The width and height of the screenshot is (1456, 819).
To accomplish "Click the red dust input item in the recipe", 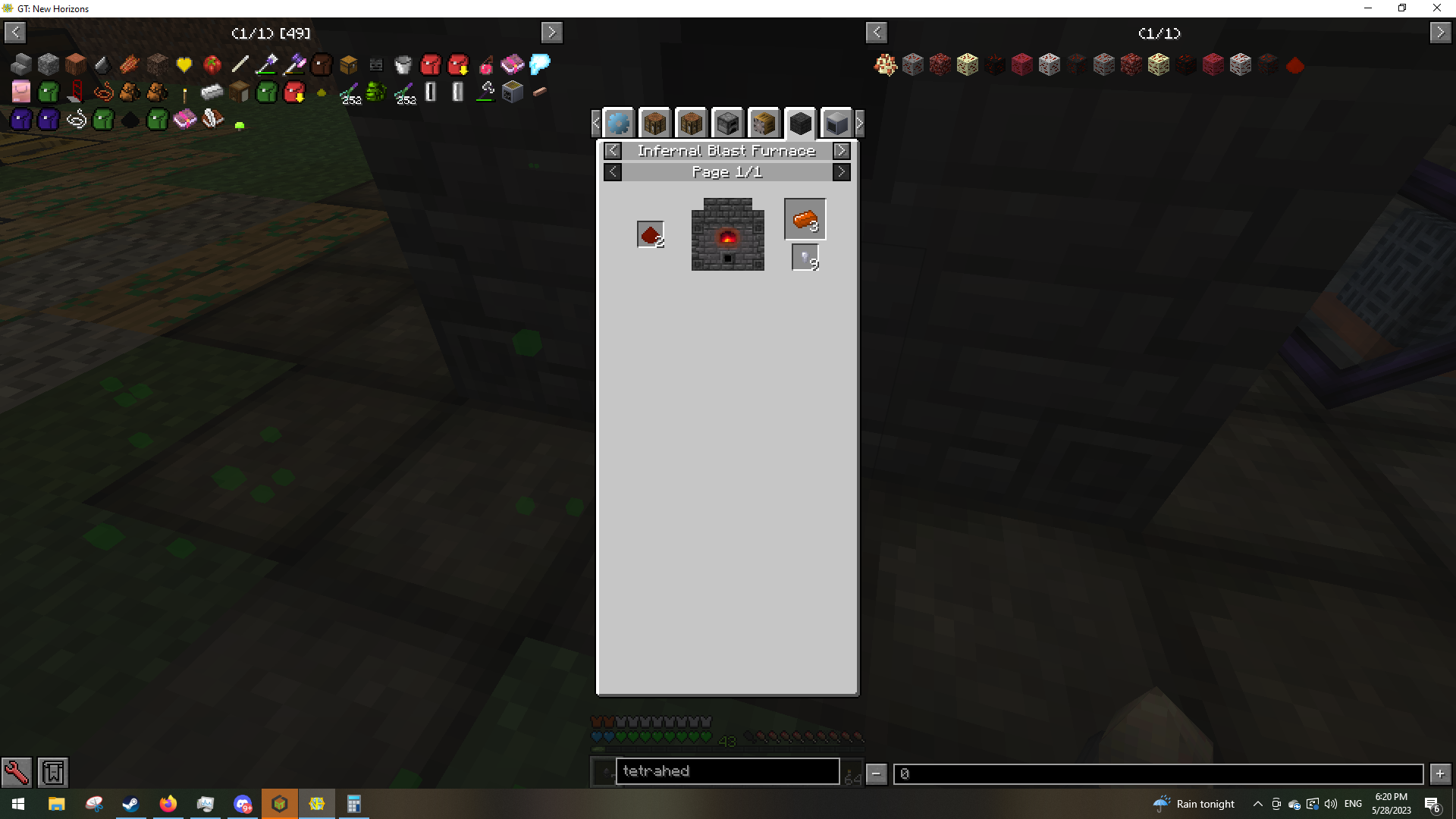I will point(650,234).
